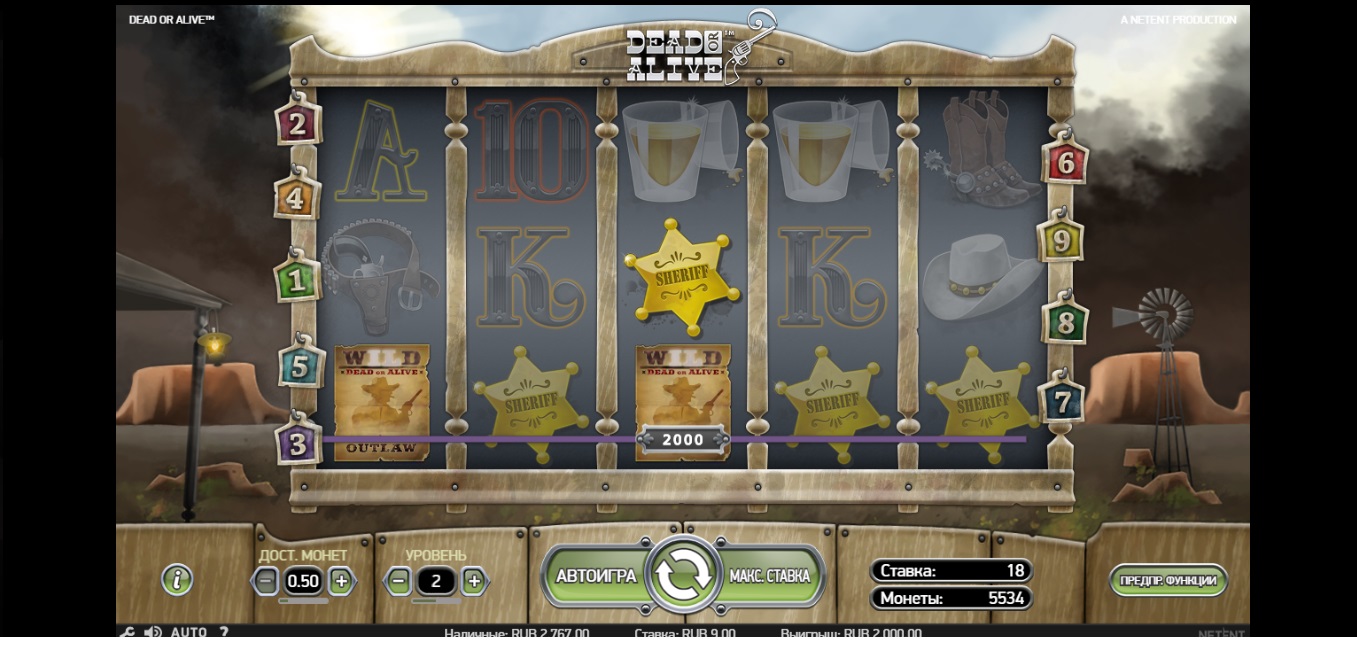Raise the bet level (УРОВЕНЬ) with plus

[x=474, y=580]
